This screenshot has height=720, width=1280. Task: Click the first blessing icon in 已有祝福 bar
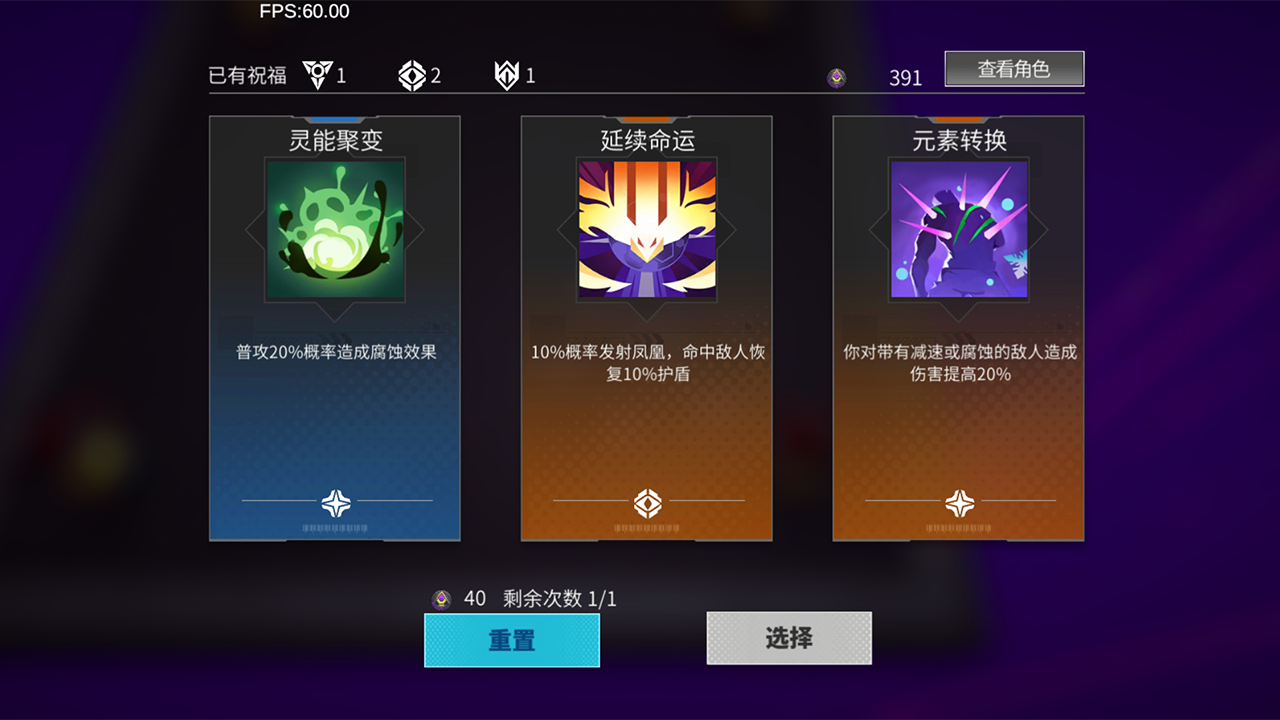(316, 73)
